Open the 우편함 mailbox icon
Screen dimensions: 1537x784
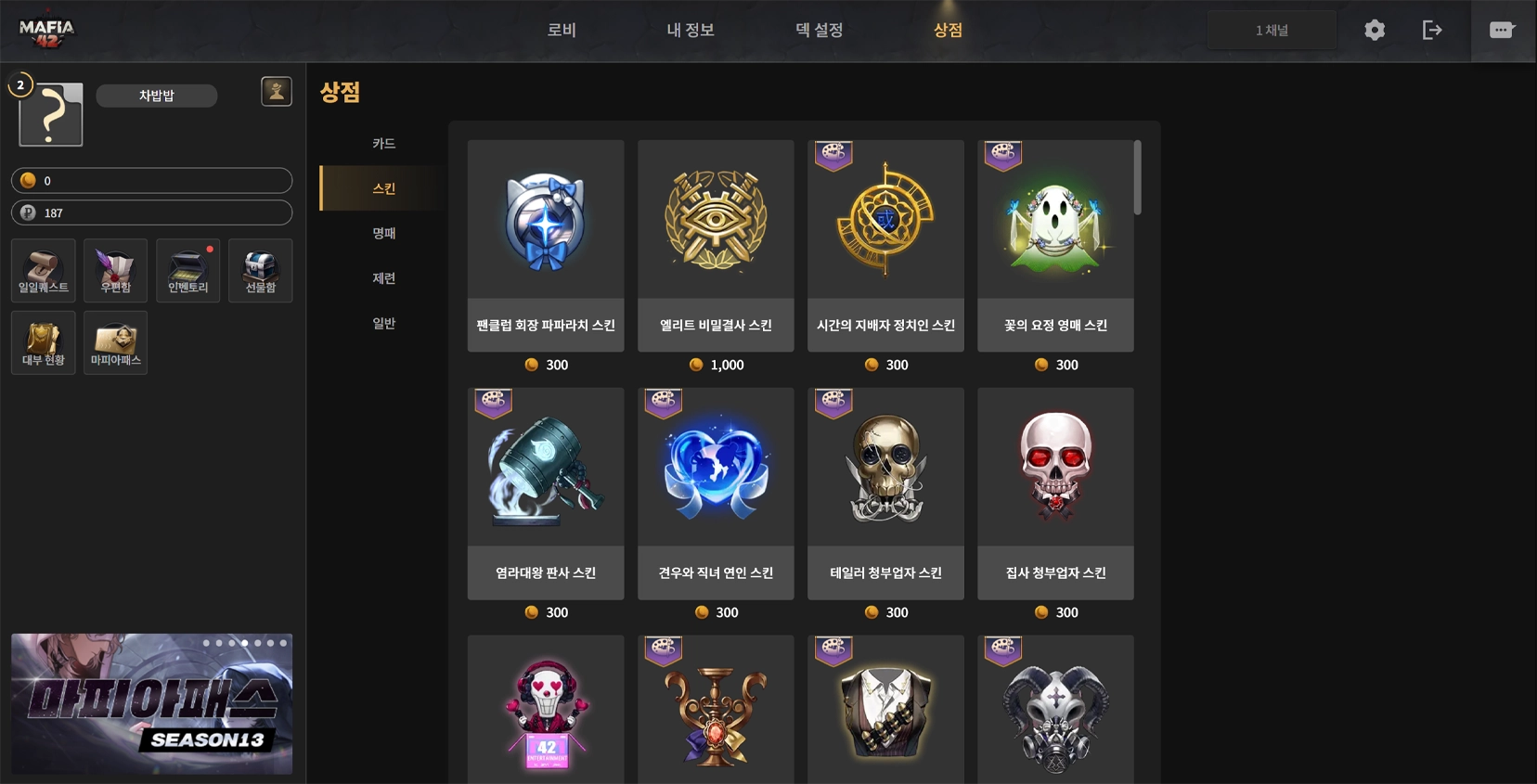(115, 270)
